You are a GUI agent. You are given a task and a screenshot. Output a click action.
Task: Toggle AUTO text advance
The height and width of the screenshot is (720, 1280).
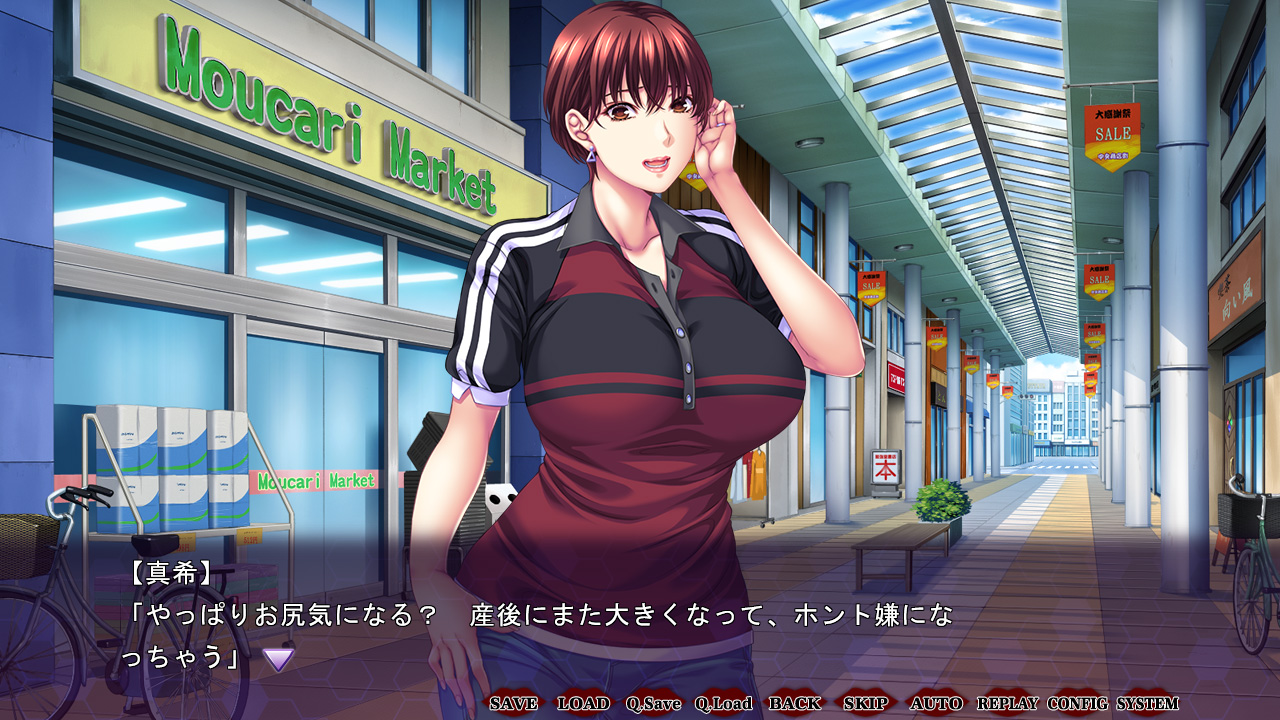pyautogui.click(x=936, y=703)
